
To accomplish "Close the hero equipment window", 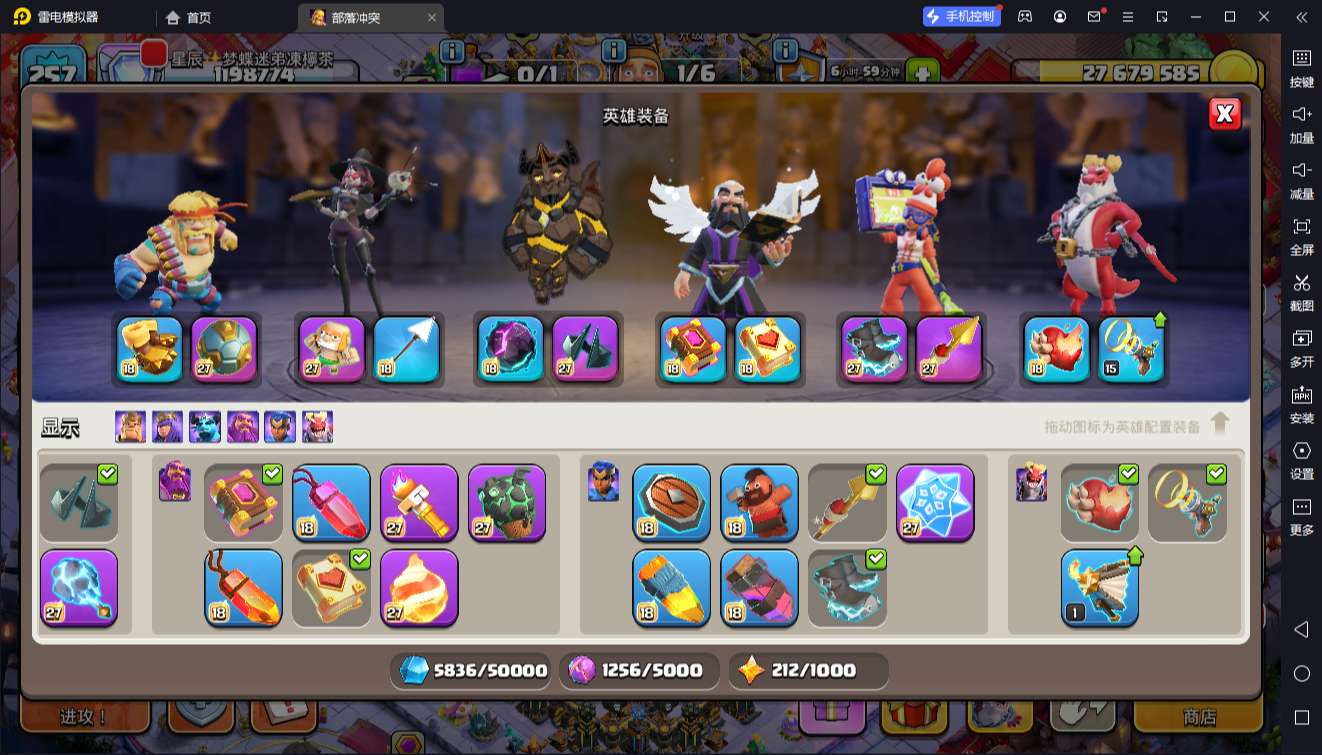I will 1225,114.
